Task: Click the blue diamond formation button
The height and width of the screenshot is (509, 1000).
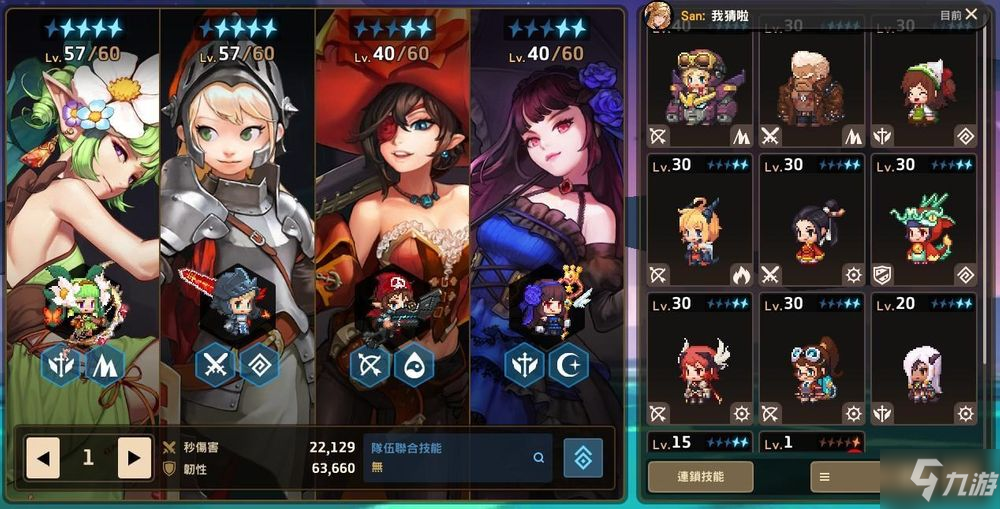Action: [x=583, y=457]
